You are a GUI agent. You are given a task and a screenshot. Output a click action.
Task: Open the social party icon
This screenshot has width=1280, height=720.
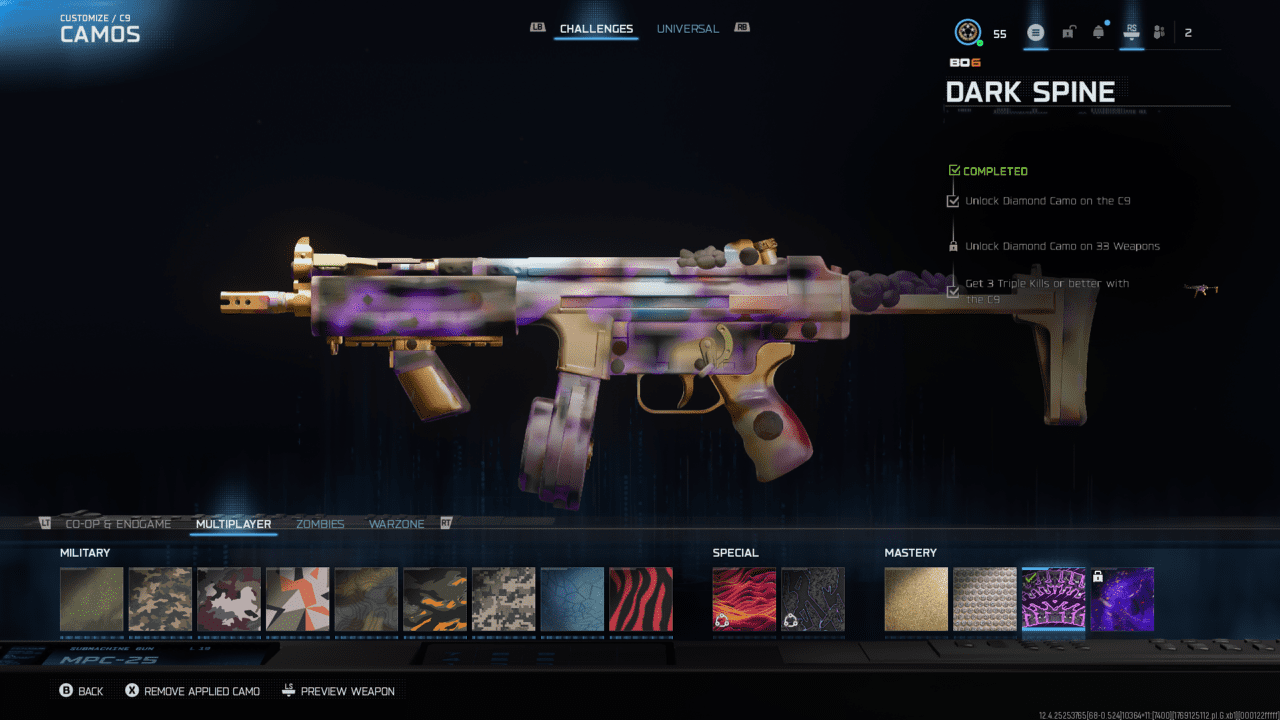coord(1159,33)
